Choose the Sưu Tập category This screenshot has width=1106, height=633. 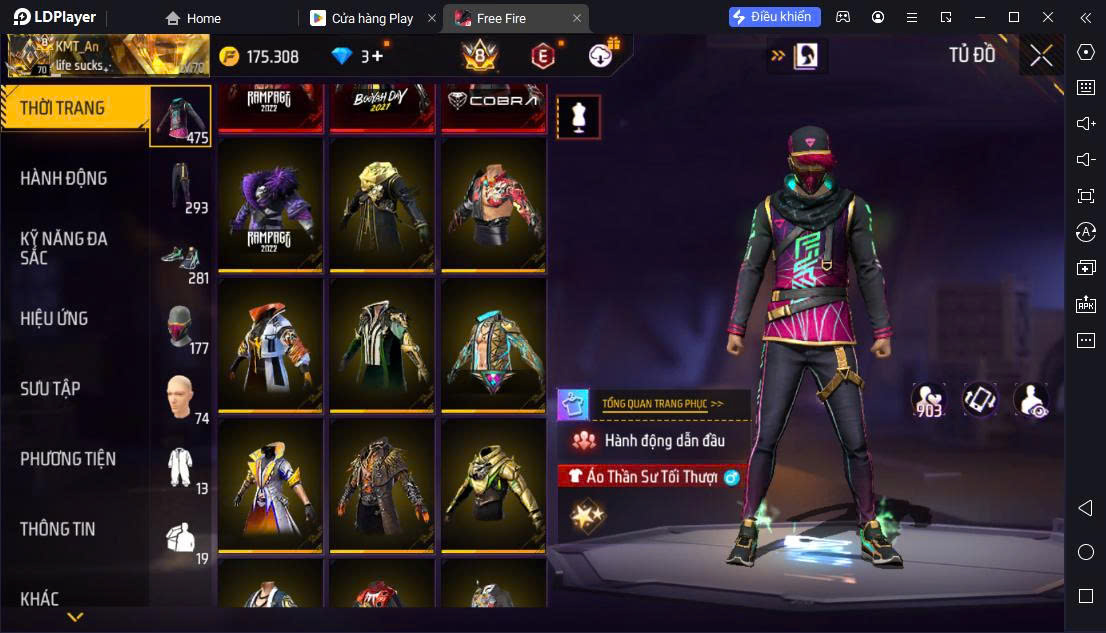(50, 388)
